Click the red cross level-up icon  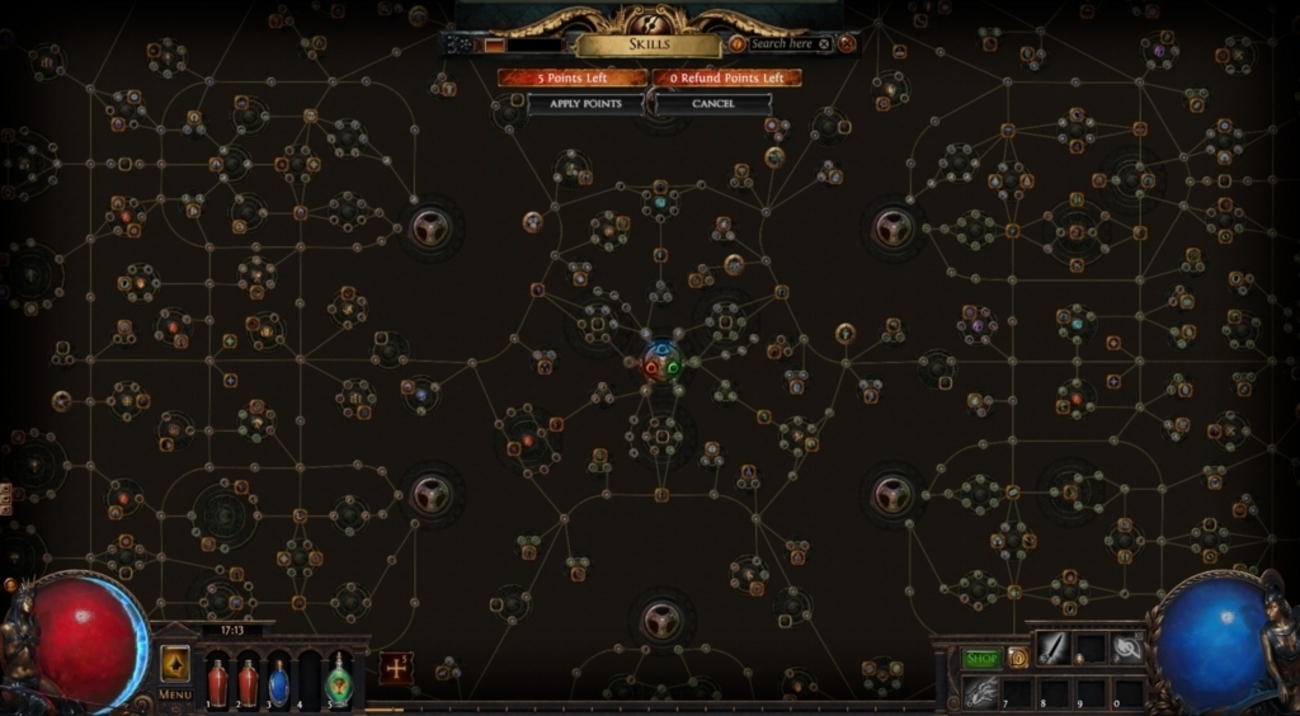point(396,668)
